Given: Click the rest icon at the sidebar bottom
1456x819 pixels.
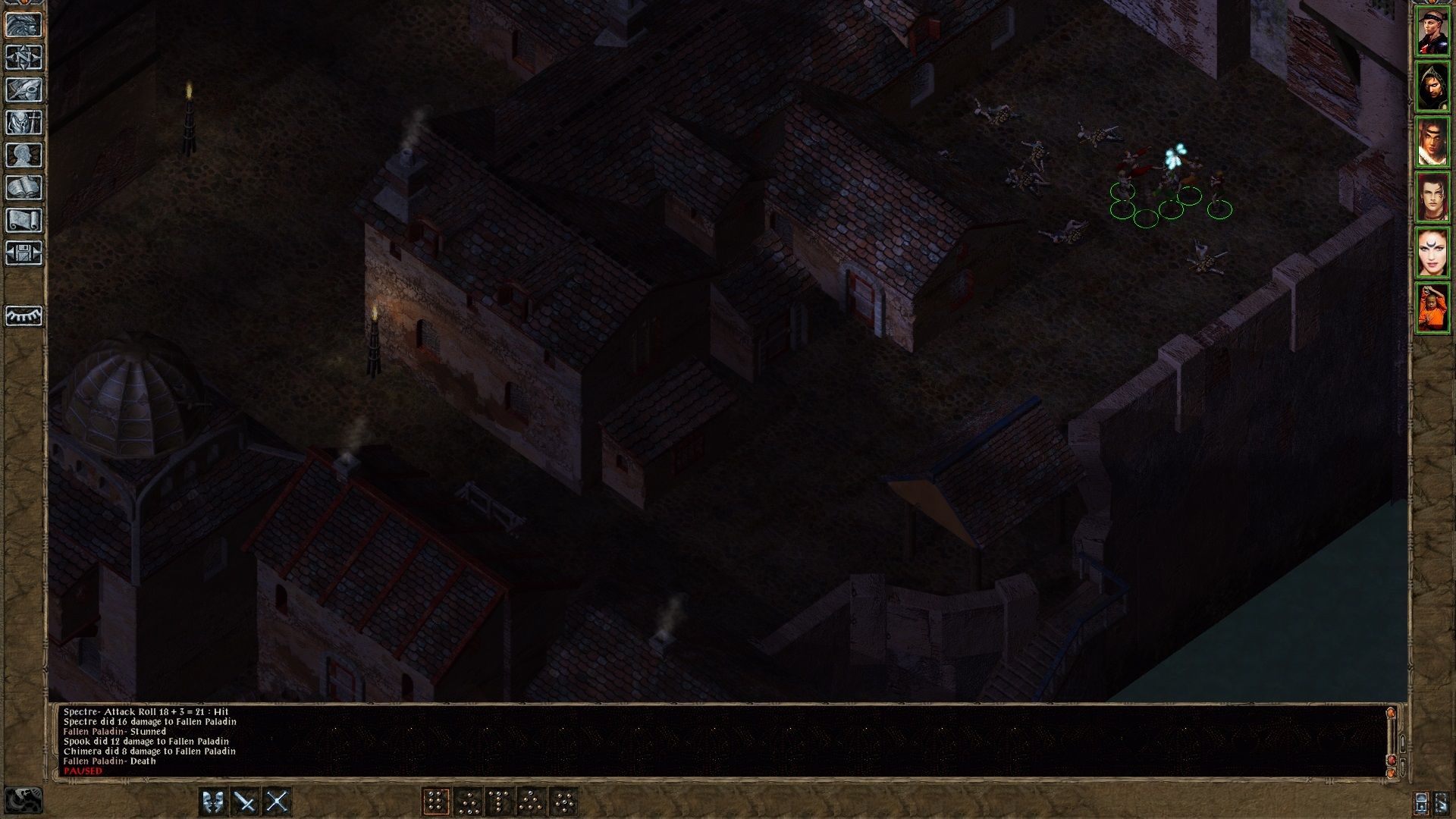Looking at the screenshot, I should click(25, 317).
